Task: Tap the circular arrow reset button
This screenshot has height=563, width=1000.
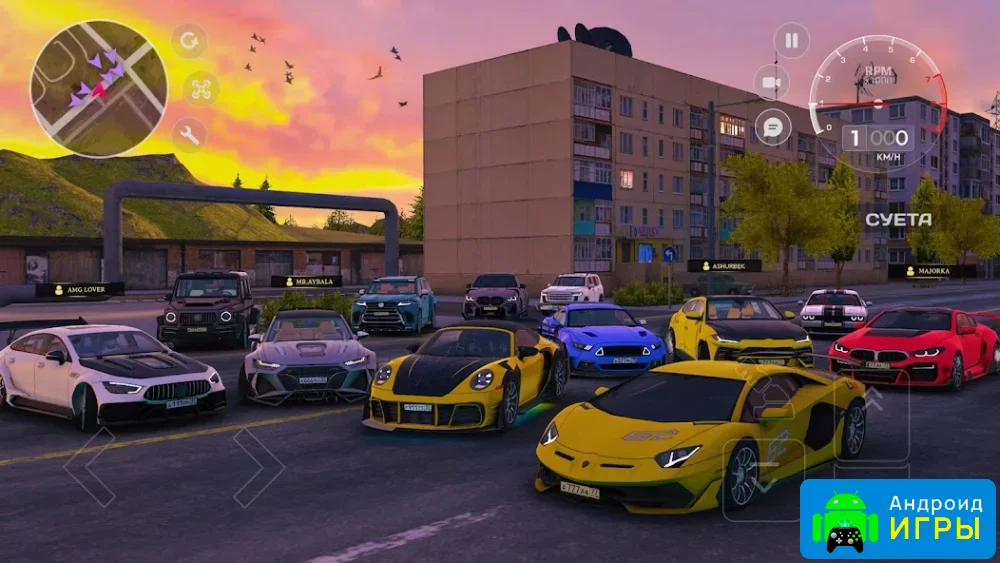Action: coord(189,41)
